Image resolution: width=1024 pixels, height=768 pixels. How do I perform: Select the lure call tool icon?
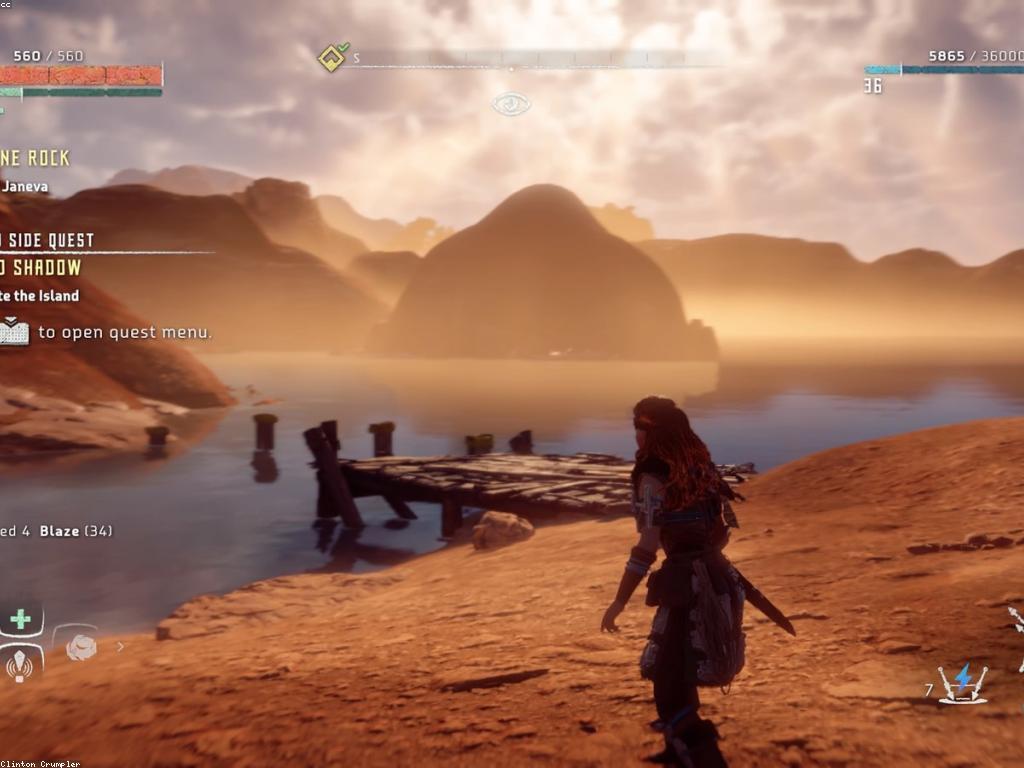(20, 663)
